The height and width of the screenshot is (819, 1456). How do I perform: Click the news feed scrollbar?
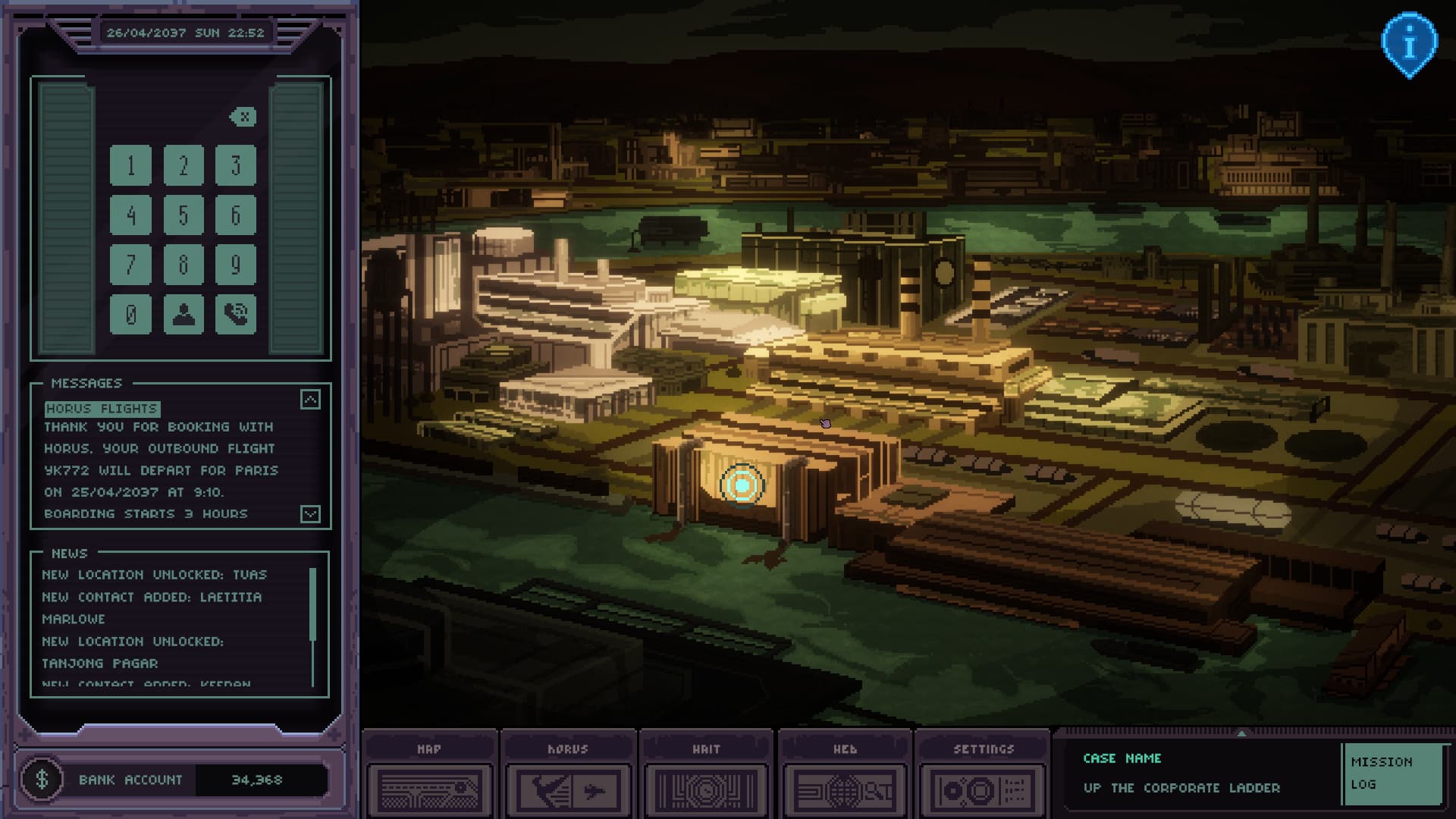pos(312,607)
